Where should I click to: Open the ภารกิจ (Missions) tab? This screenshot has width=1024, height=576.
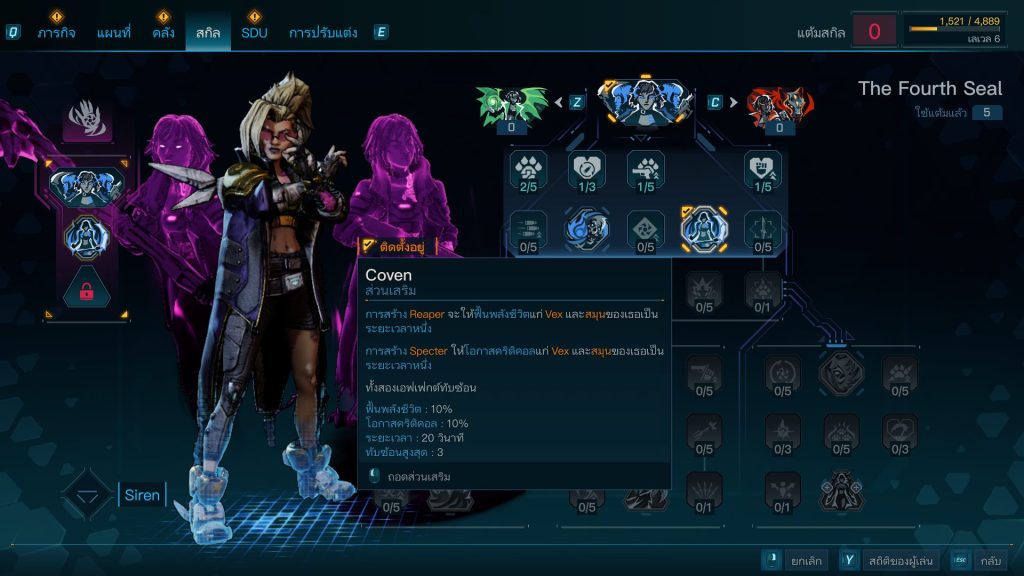point(57,32)
